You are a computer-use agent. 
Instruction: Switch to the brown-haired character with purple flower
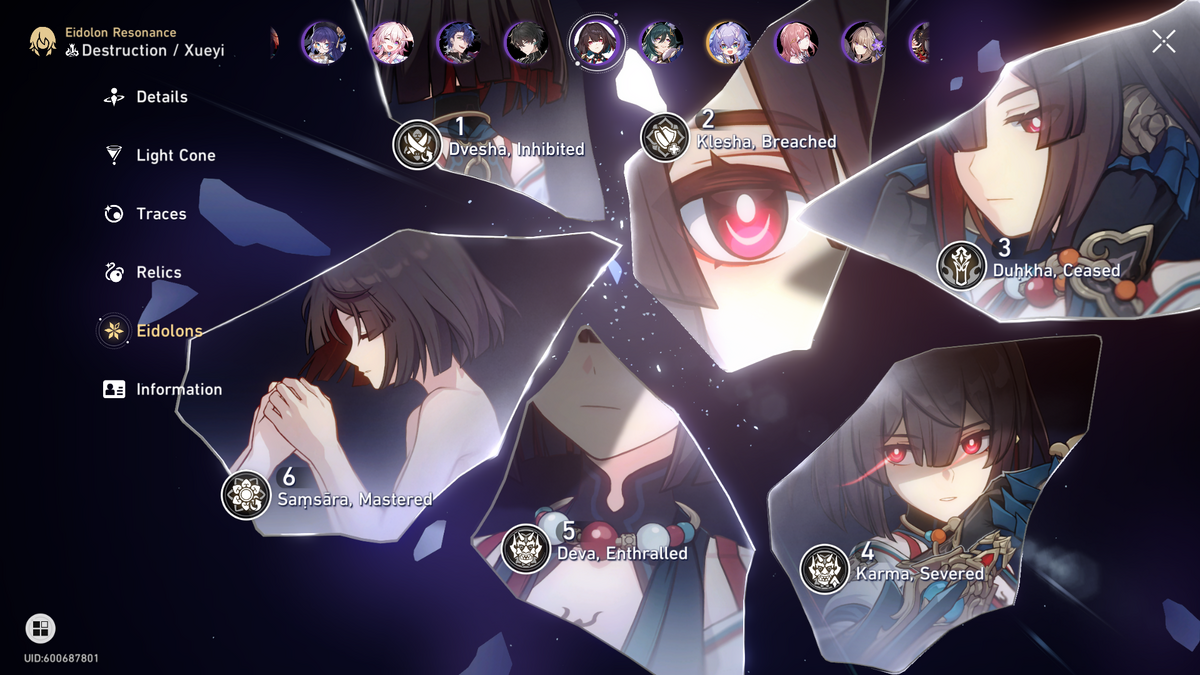pyautogui.click(x=865, y=43)
